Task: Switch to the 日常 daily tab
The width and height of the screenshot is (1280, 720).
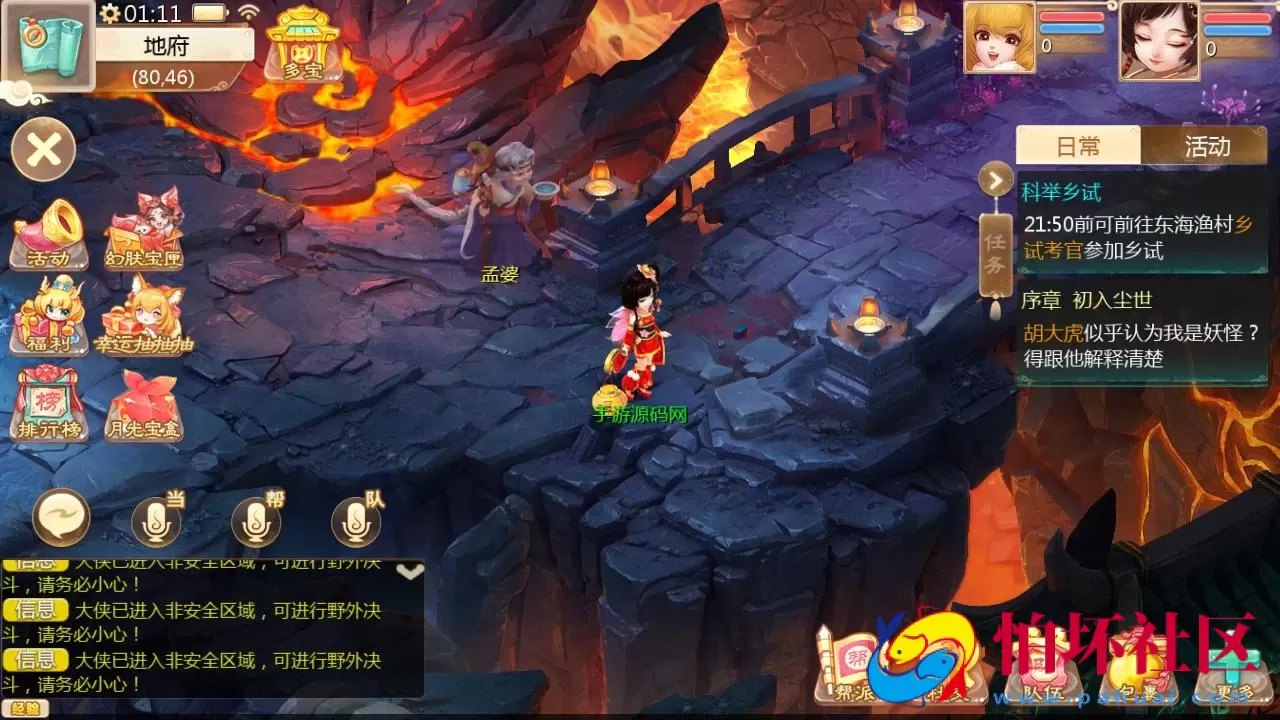Action: (1078, 146)
